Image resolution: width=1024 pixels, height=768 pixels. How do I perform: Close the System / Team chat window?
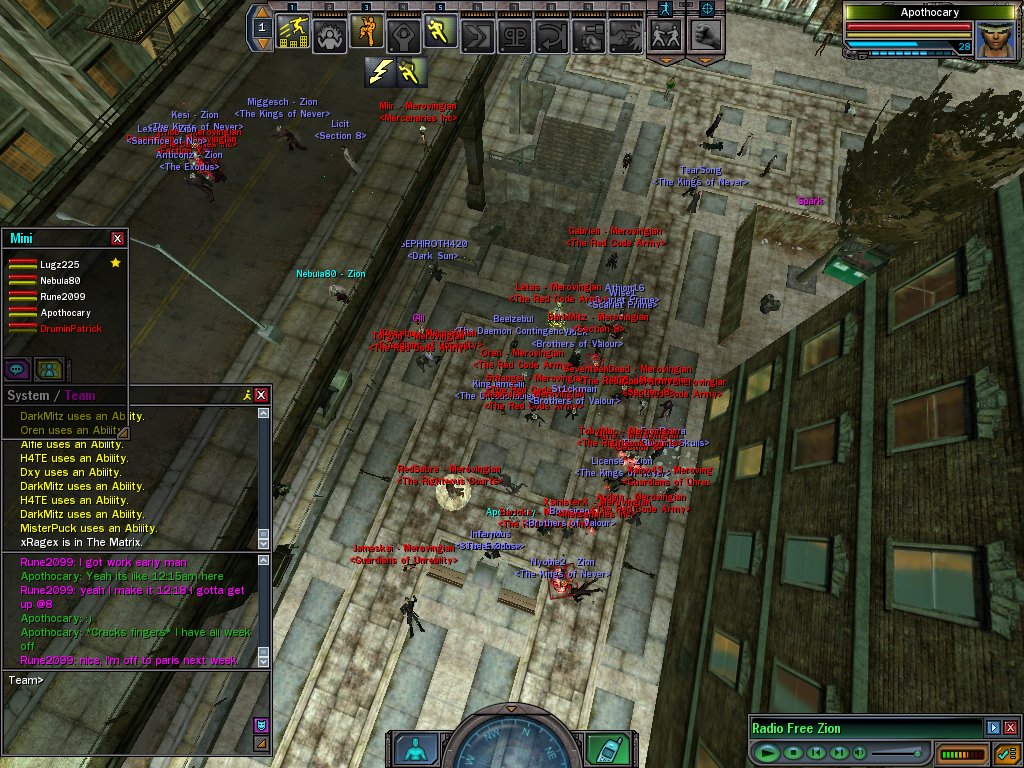pyautogui.click(x=262, y=395)
